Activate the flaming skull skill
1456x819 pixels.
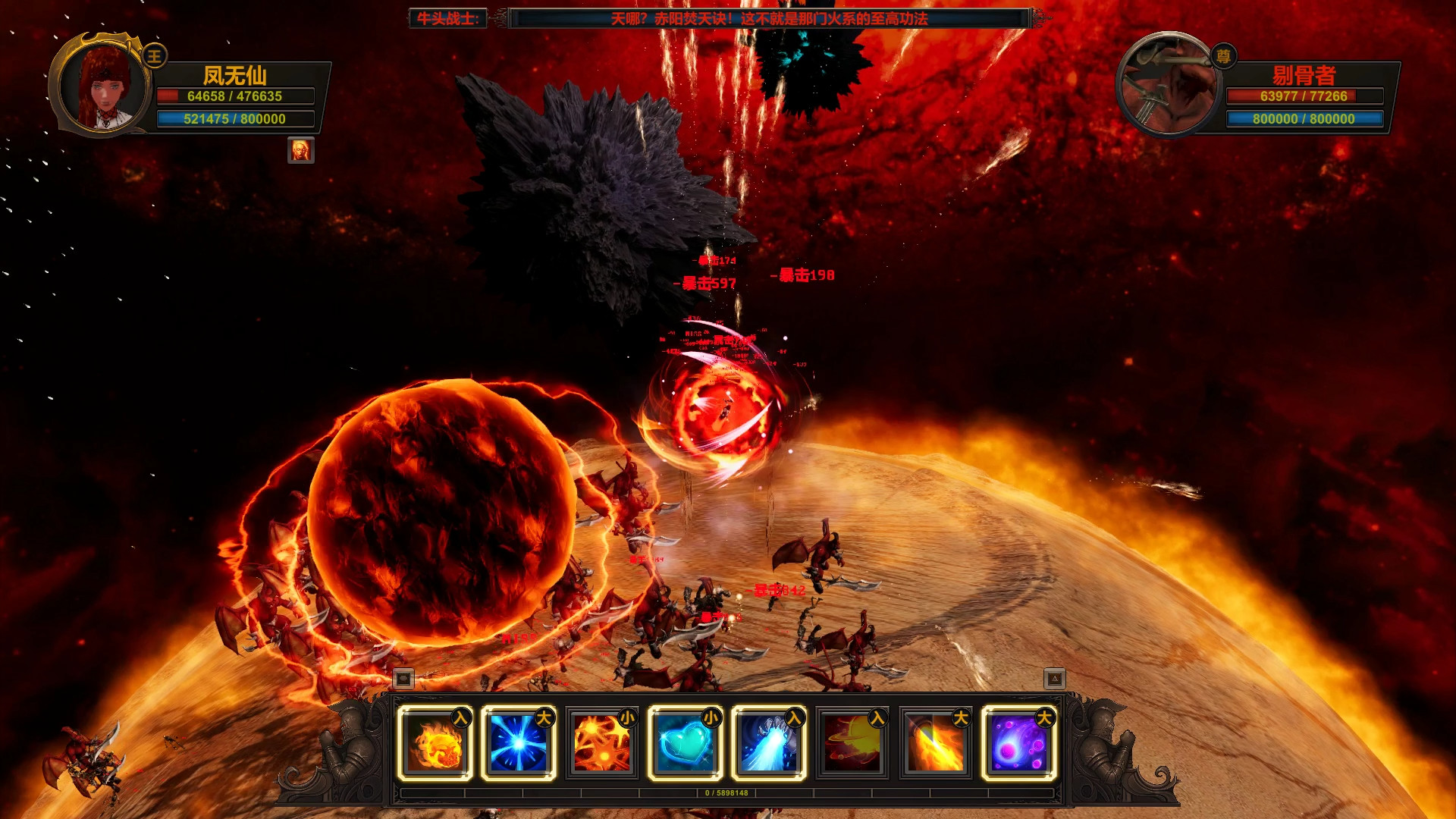tap(435, 743)
